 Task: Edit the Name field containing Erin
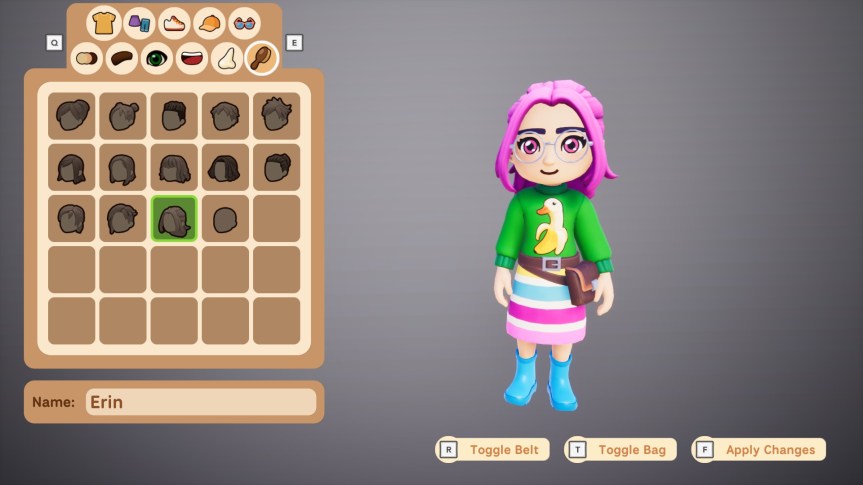click(x=200, y=402)
